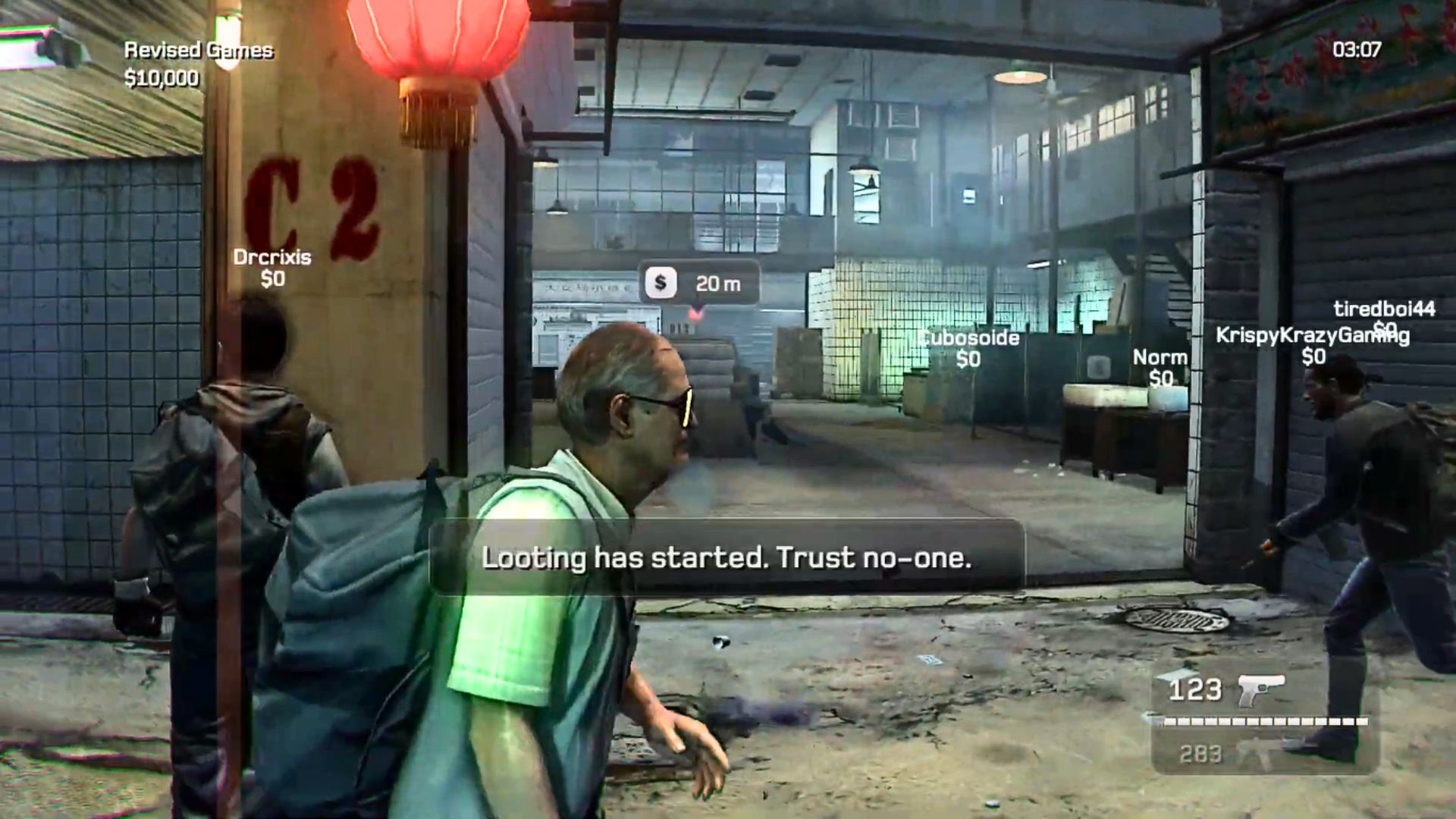The height and width of the screenshot is (819, 1456).
Task: Select the Cubosoide player name tag
Action: click(x=969, y=337)
